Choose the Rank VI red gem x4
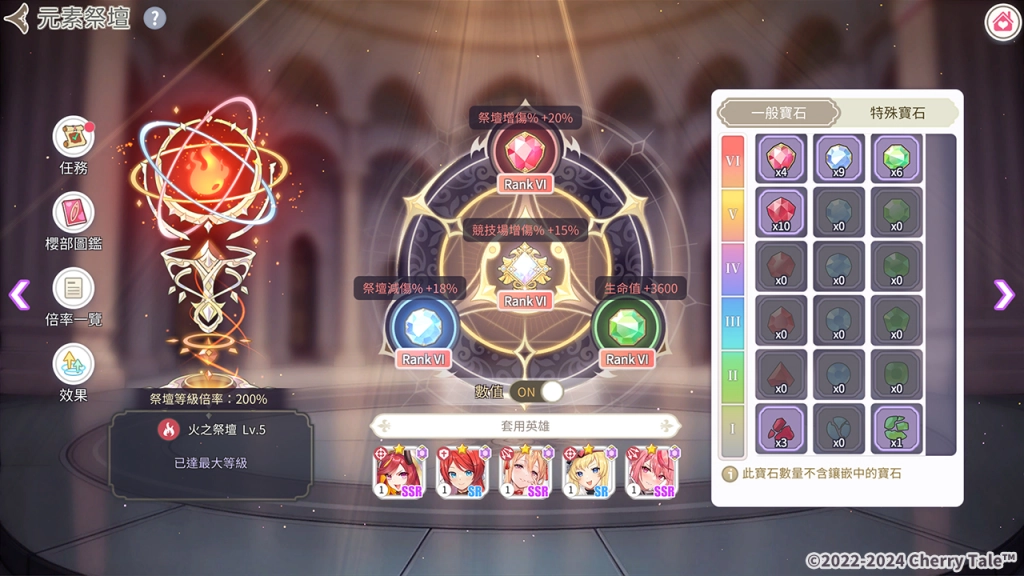The image size is (1024, 576). (781, 158)
